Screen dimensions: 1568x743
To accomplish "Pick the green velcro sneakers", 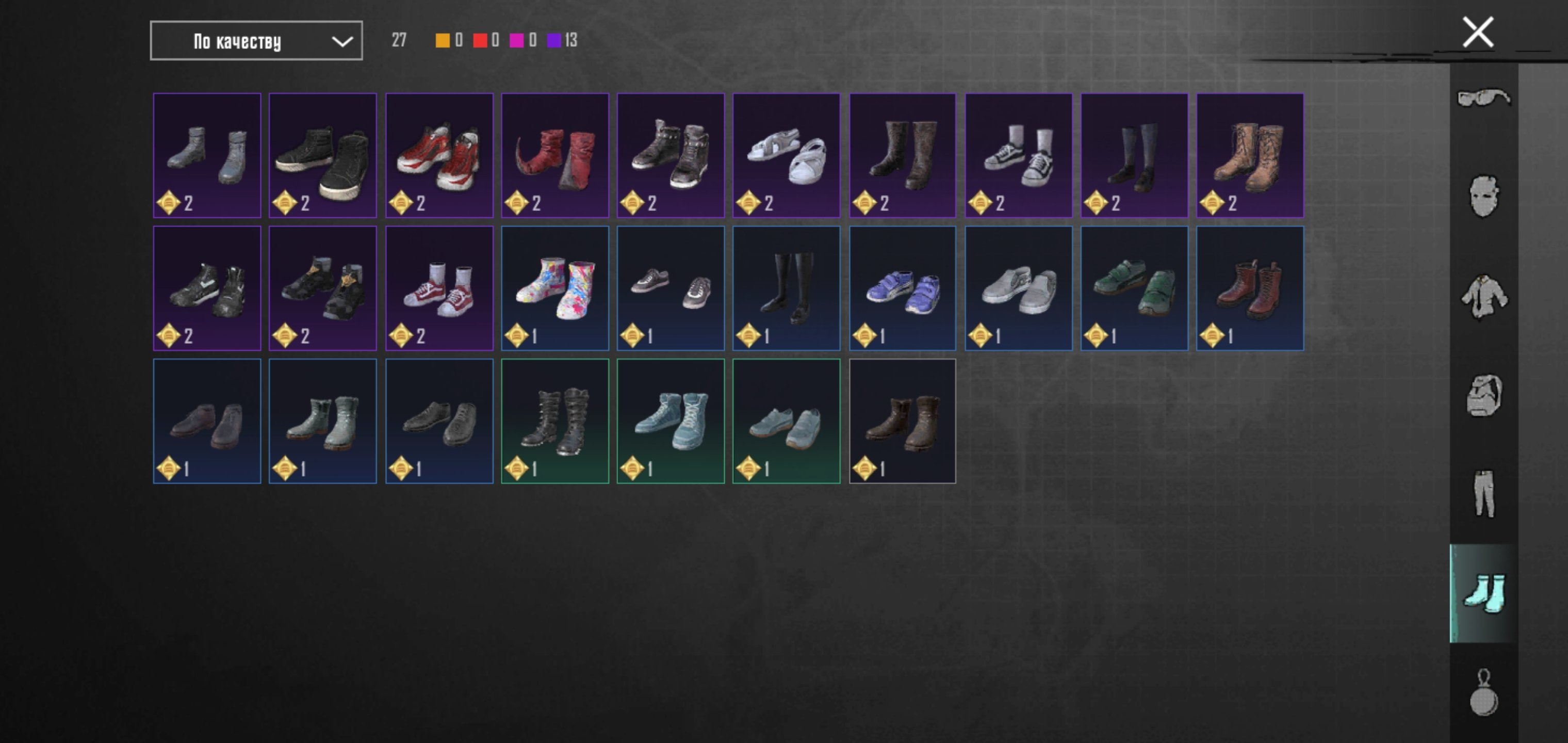I will tap(1134, 288).
